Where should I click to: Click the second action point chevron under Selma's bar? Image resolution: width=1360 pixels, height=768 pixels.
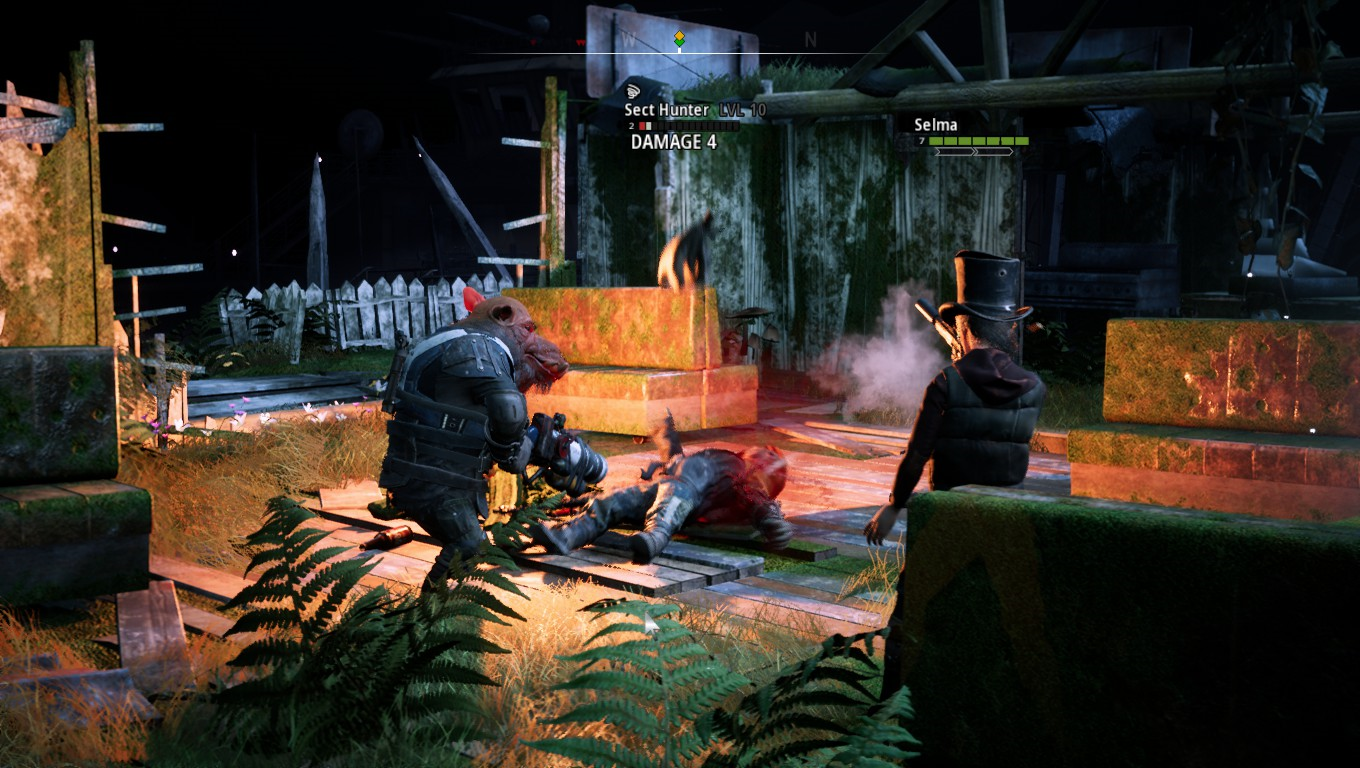(x=994, y=152)
